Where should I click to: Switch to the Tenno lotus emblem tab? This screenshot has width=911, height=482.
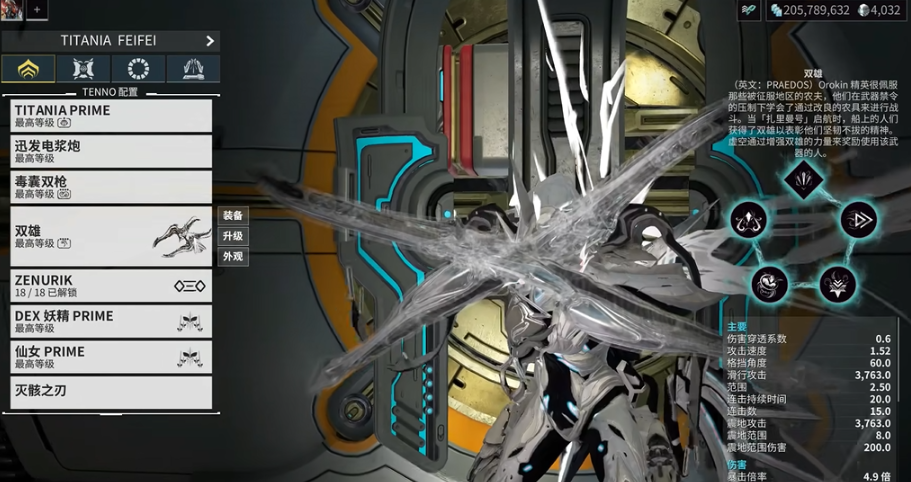[28, 69]
